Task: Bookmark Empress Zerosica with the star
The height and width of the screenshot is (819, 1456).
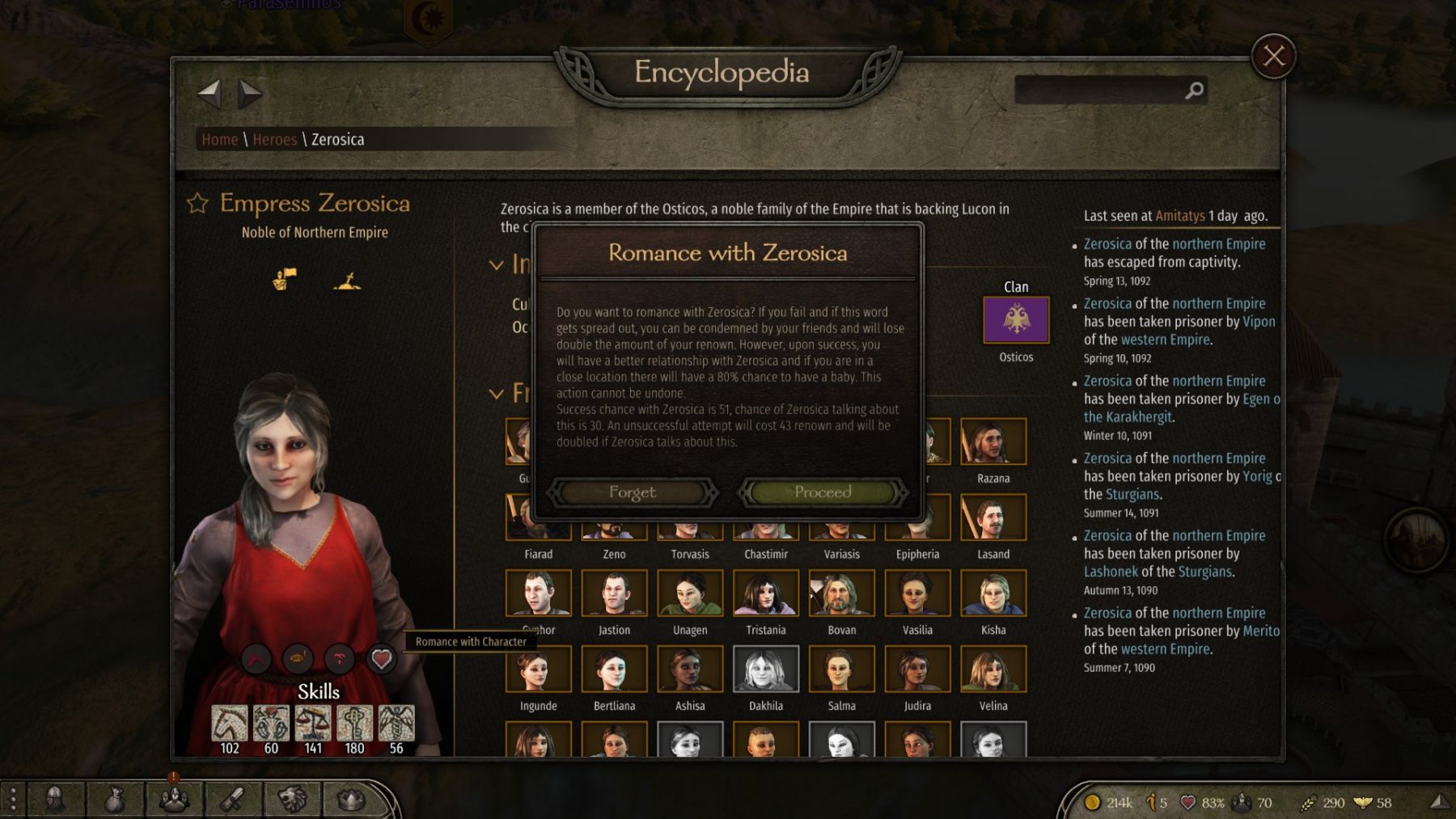Action: (x=197, y=204)
